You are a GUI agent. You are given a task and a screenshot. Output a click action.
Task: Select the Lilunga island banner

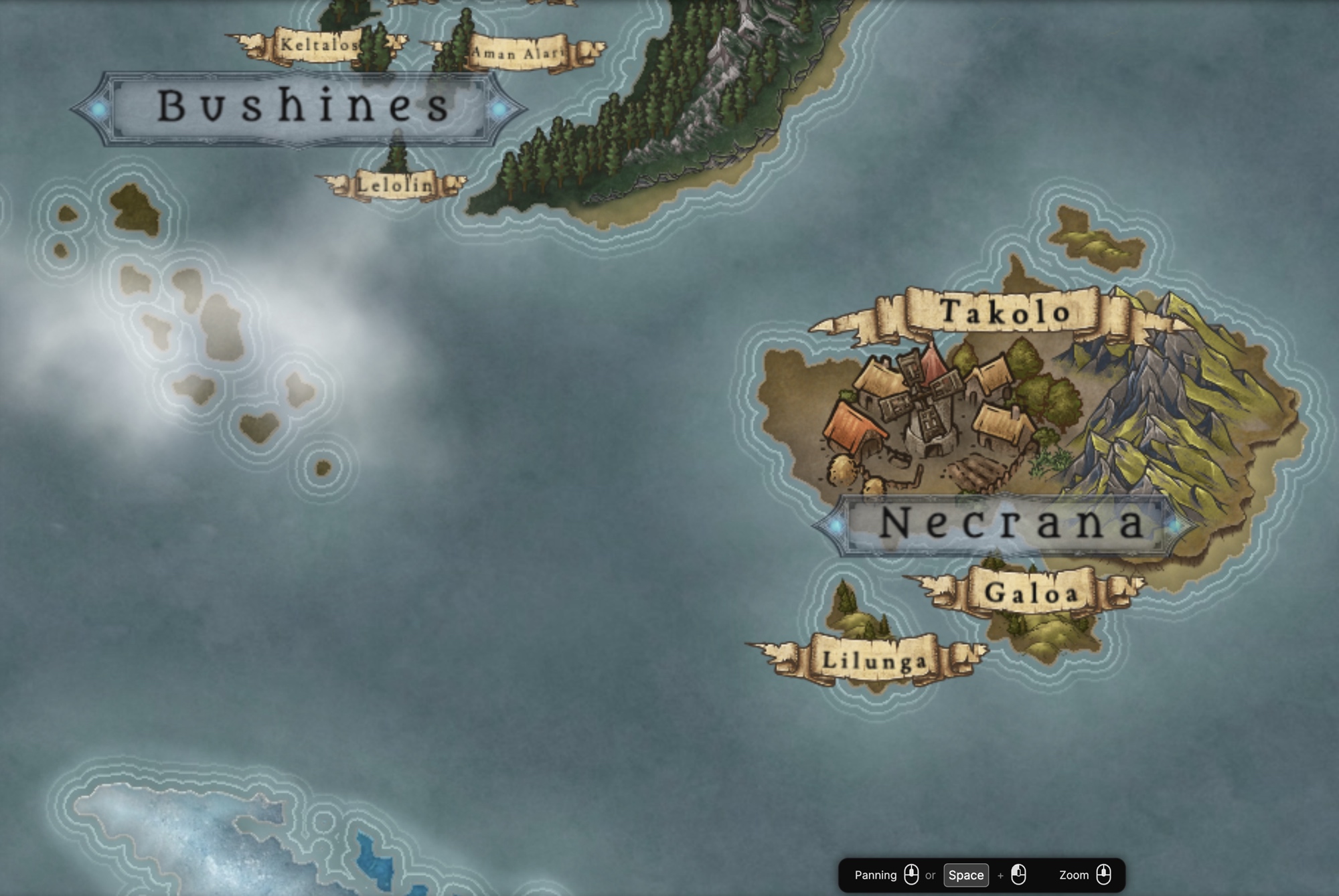874,660
